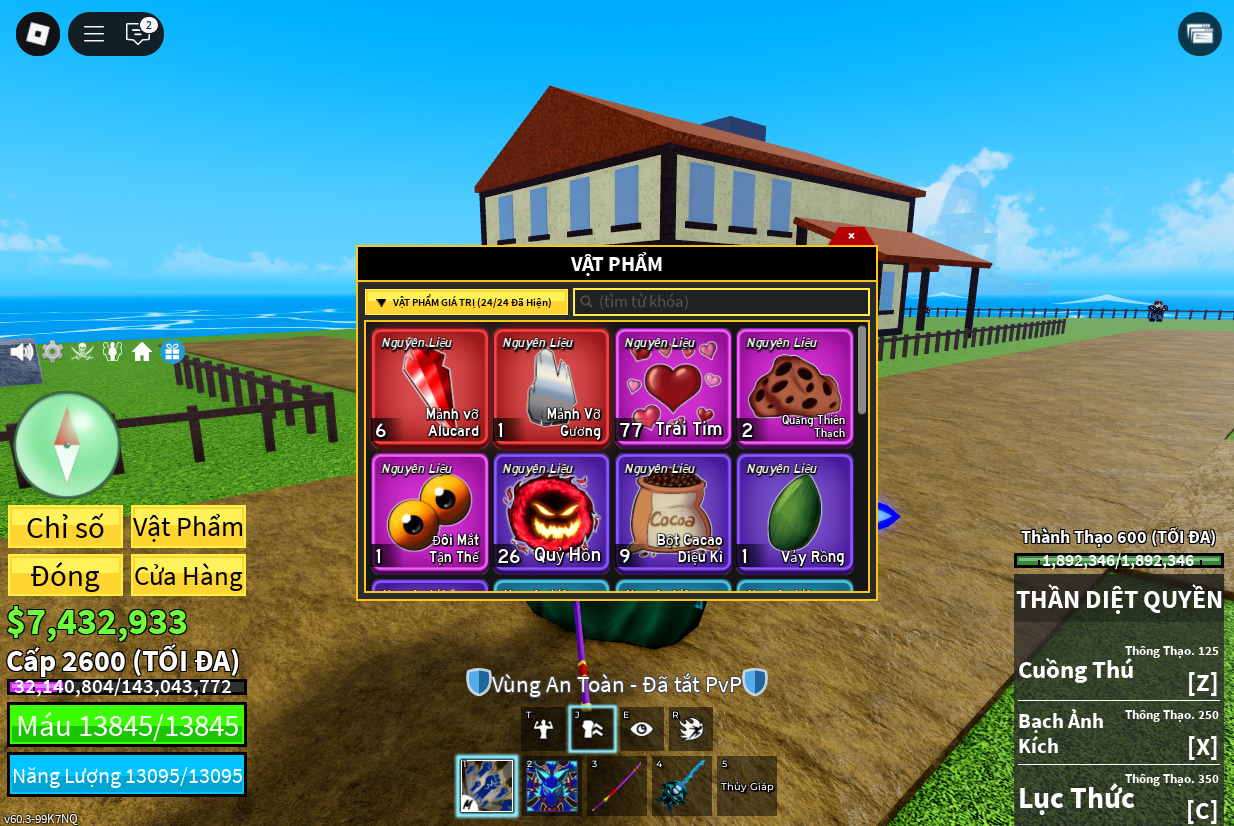Select the Đôi Mắt Tận Thế item
1234x826 pixels.
pyautogui.click(x=430, y=512)
